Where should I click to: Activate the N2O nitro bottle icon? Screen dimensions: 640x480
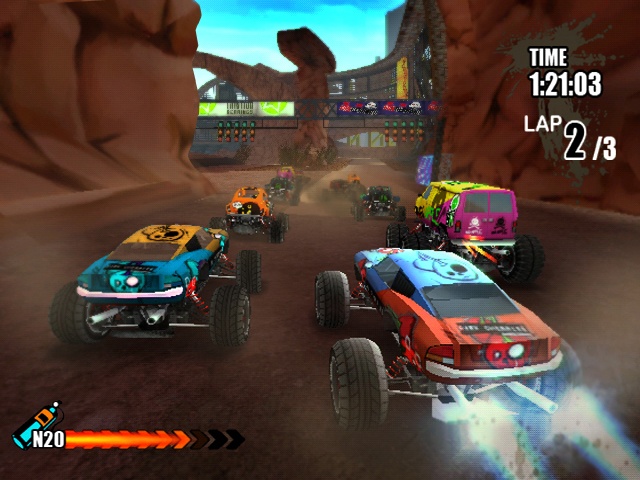tap(36, 425)
